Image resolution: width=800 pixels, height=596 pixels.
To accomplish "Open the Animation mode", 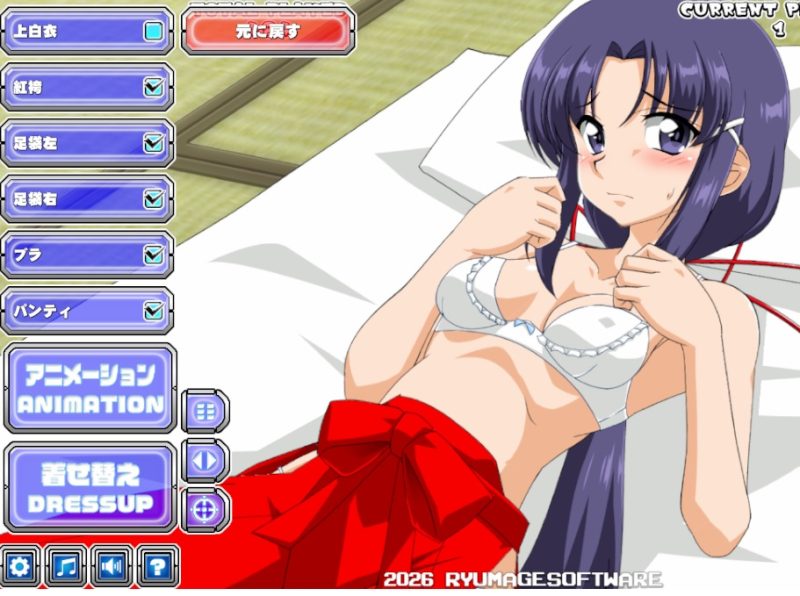I will (90, 389).
